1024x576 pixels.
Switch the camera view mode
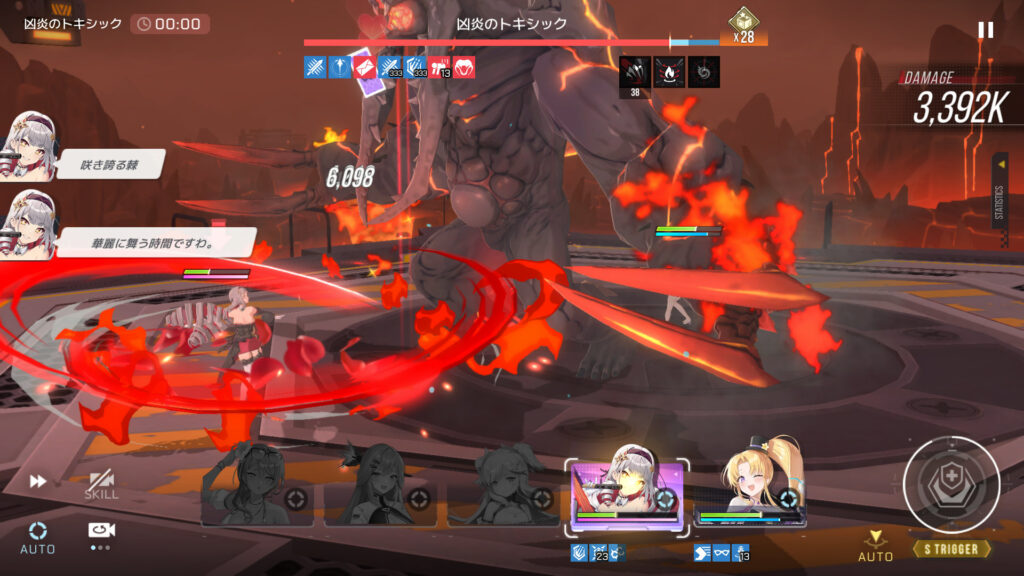point(100,534)
